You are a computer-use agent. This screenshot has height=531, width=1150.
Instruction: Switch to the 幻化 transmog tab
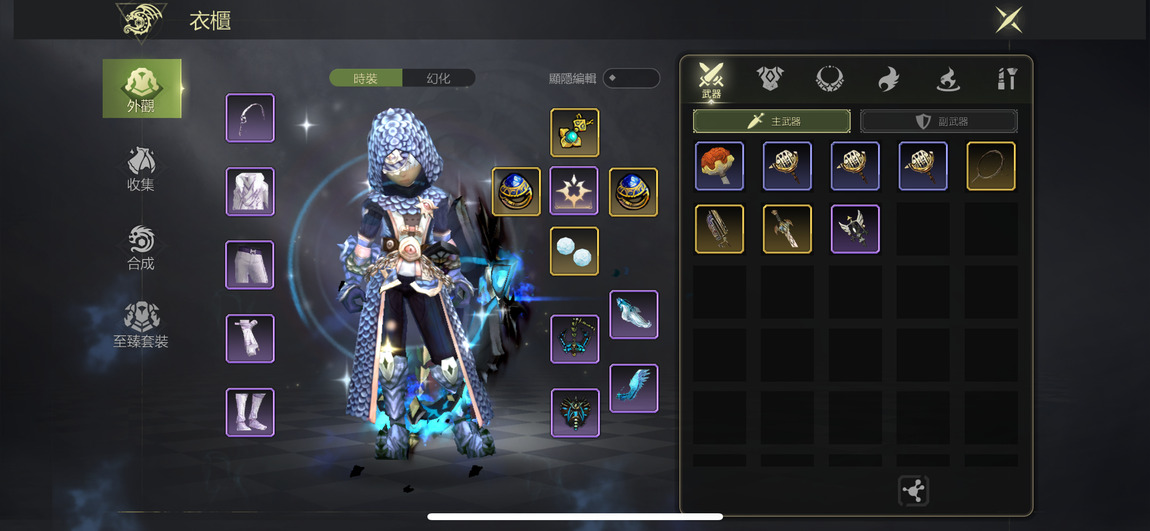(x=438, y=78)
